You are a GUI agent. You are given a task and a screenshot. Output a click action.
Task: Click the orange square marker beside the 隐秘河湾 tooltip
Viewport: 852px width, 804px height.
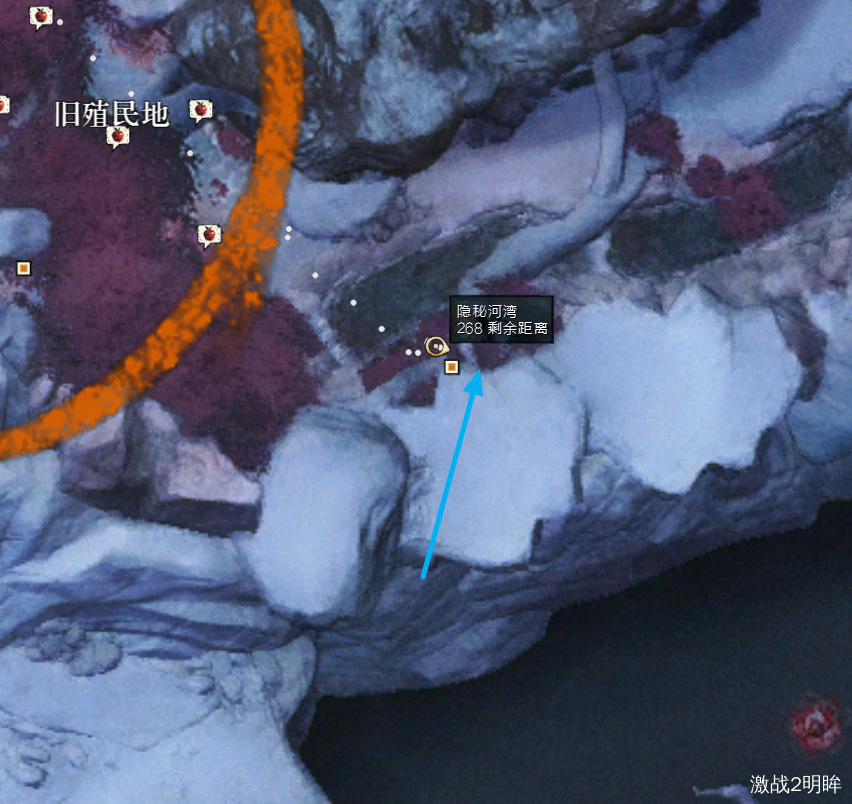tap(452, 367)
